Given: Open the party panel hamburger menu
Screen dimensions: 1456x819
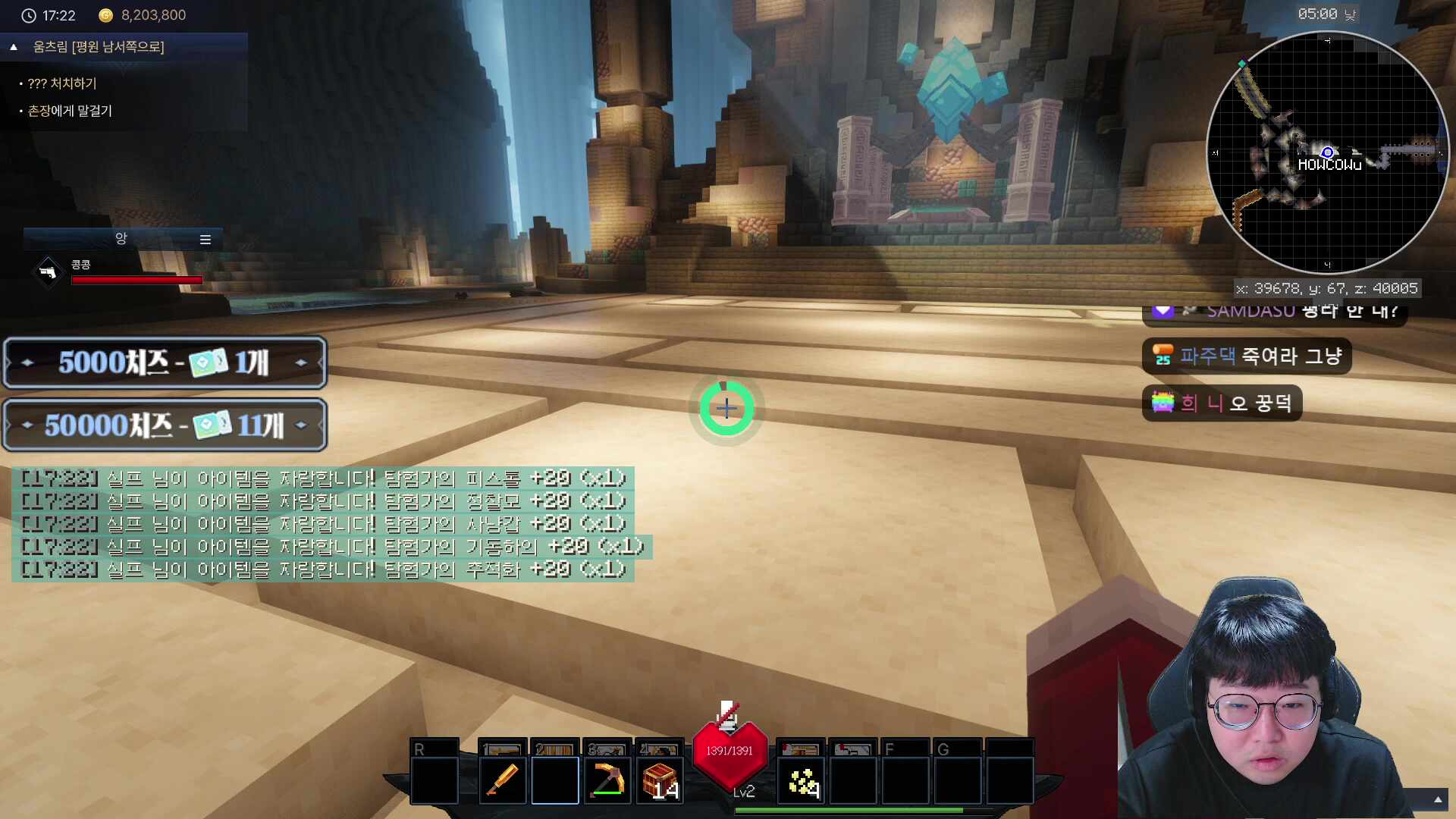Looking at the screenshot, I should pos(205,240).
